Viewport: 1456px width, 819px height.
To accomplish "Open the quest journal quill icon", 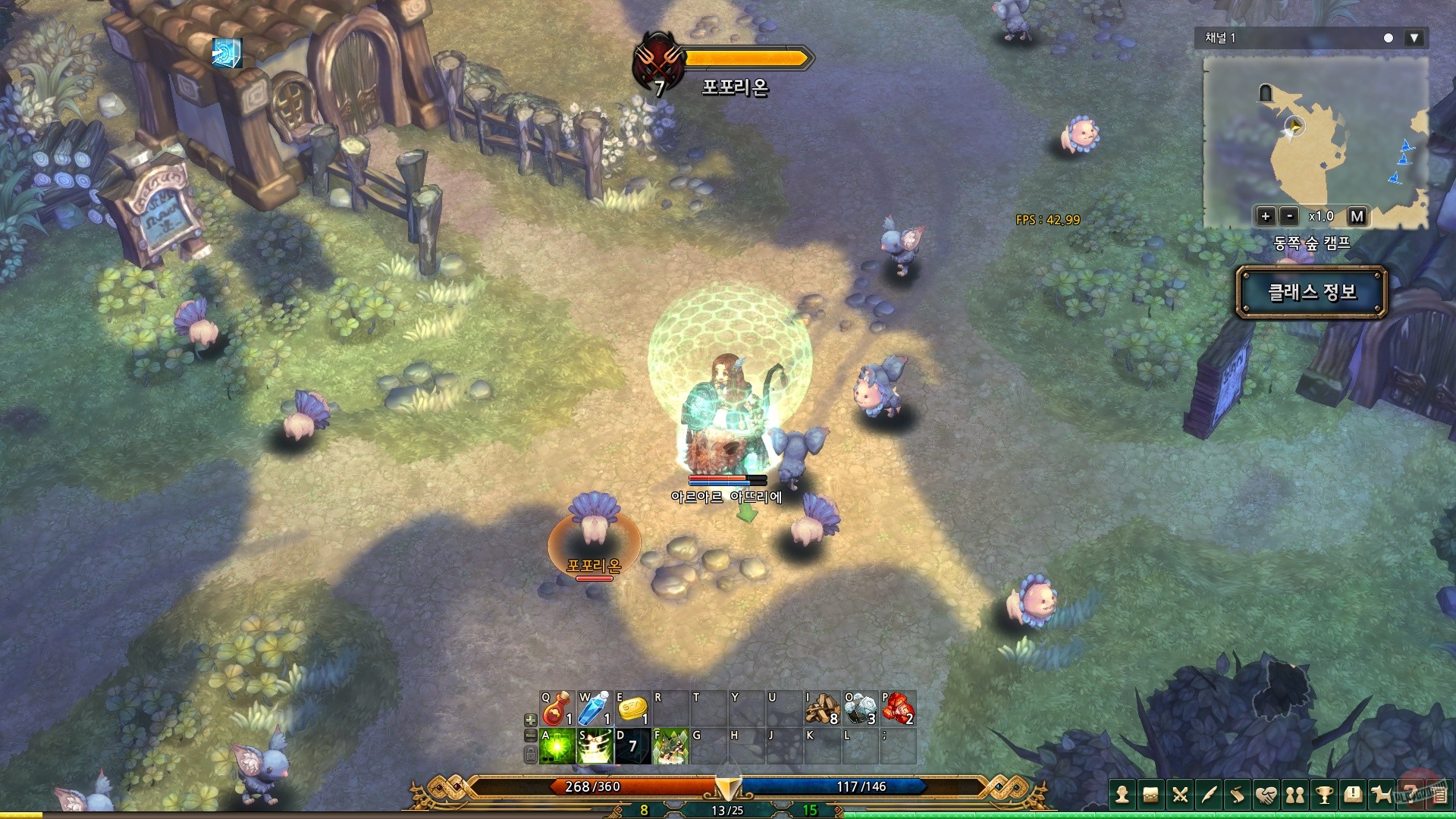I will coord(1207,795).
